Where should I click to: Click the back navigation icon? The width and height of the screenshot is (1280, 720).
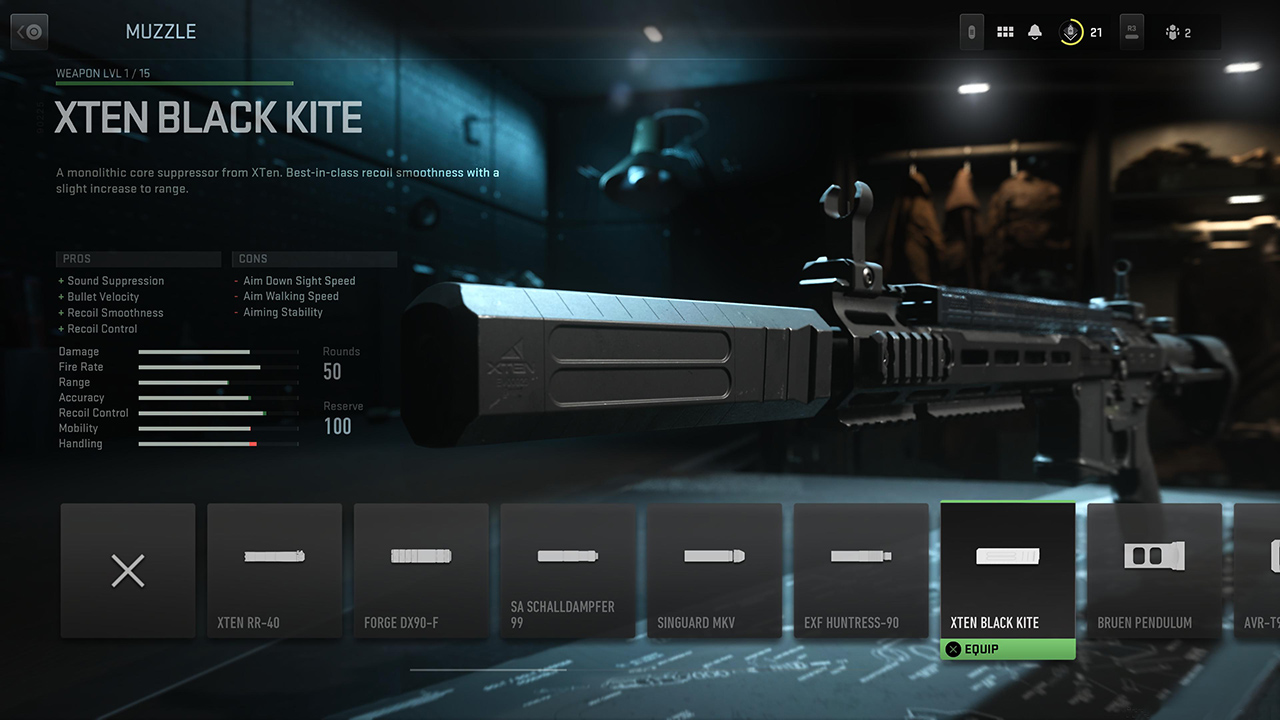29,31
